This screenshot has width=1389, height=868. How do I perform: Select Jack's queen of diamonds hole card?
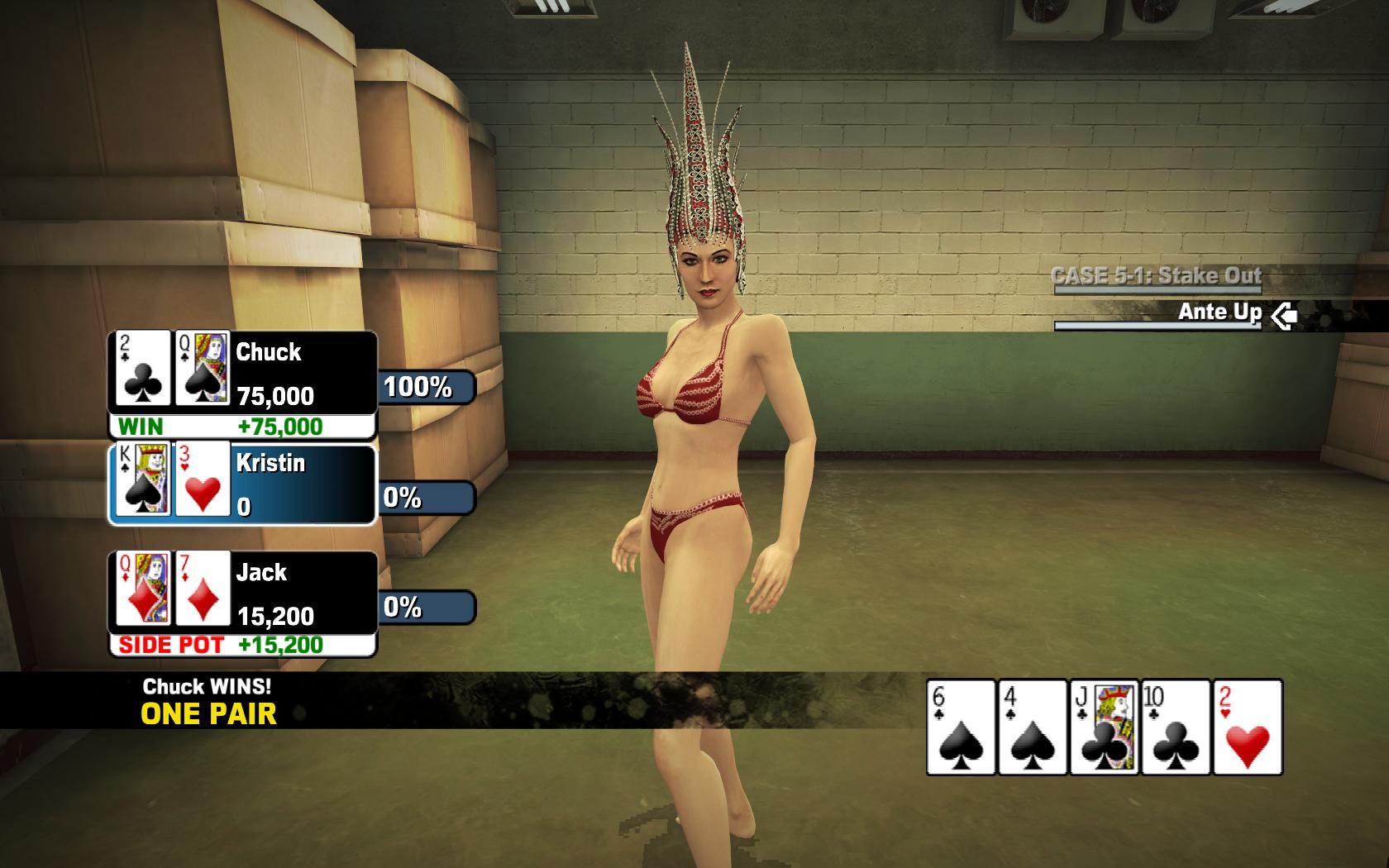coord(142,589)
